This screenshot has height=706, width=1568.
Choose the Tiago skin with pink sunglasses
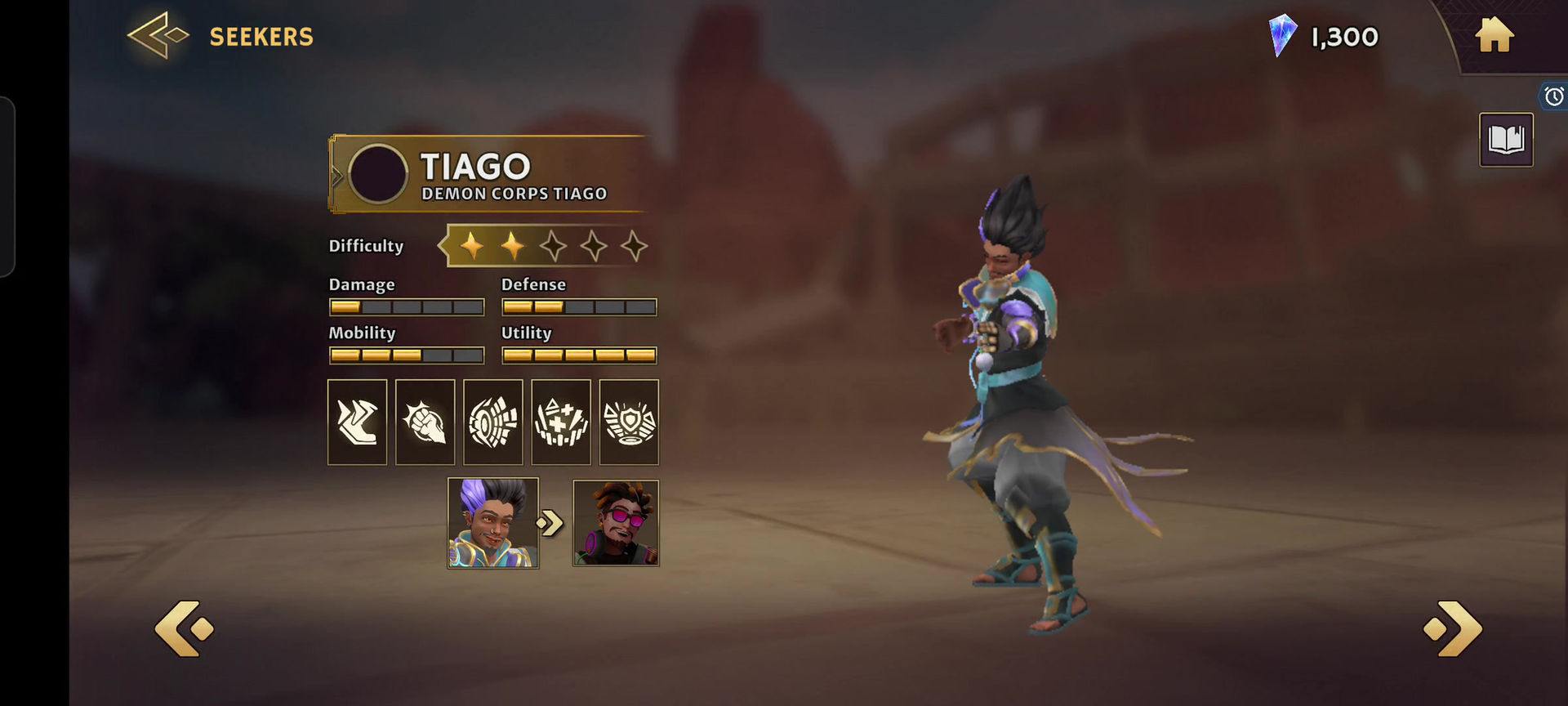tap(616, 523)
